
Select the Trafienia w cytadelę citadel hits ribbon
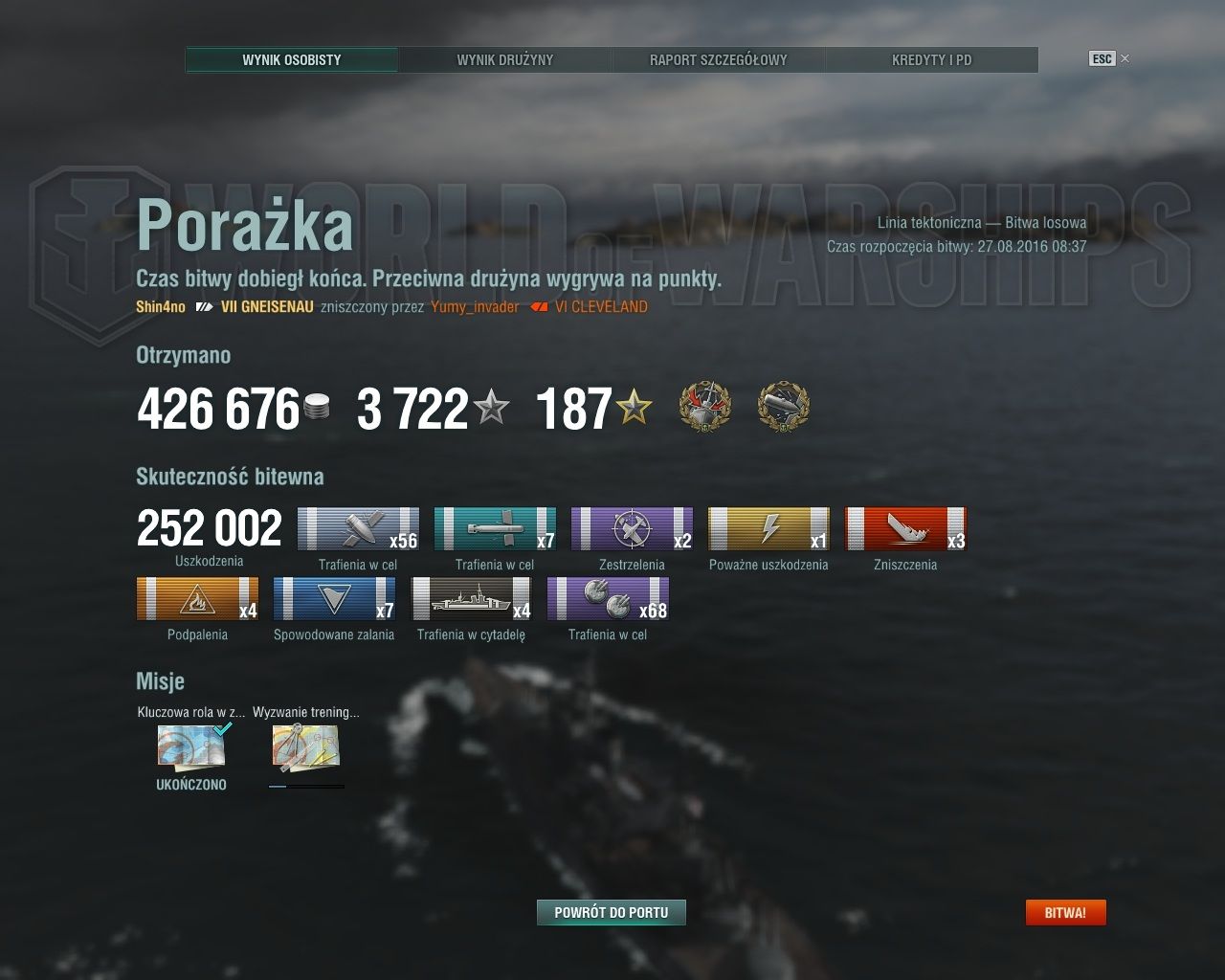(x=471, y=600)
